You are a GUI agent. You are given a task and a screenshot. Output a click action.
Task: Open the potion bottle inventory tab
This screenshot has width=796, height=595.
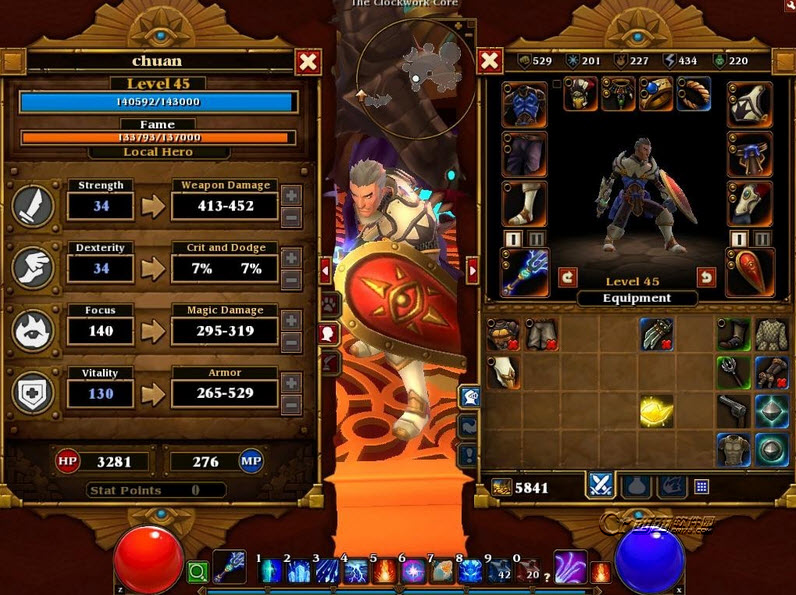(635, 486)
